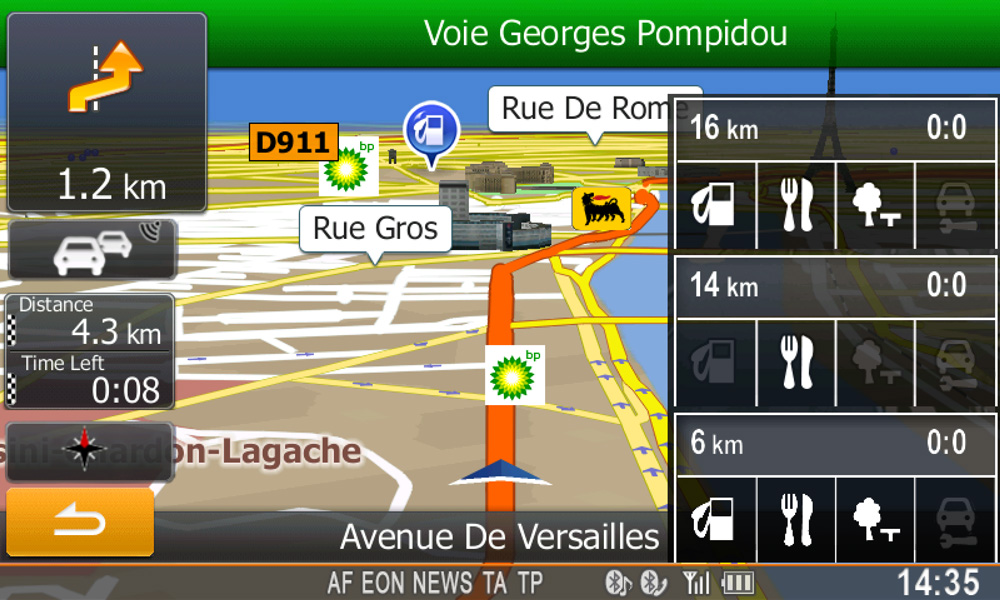Screen dimensions: 1000x600
Task: Select the blue petrol station map pin
Action: coord(431,131)
